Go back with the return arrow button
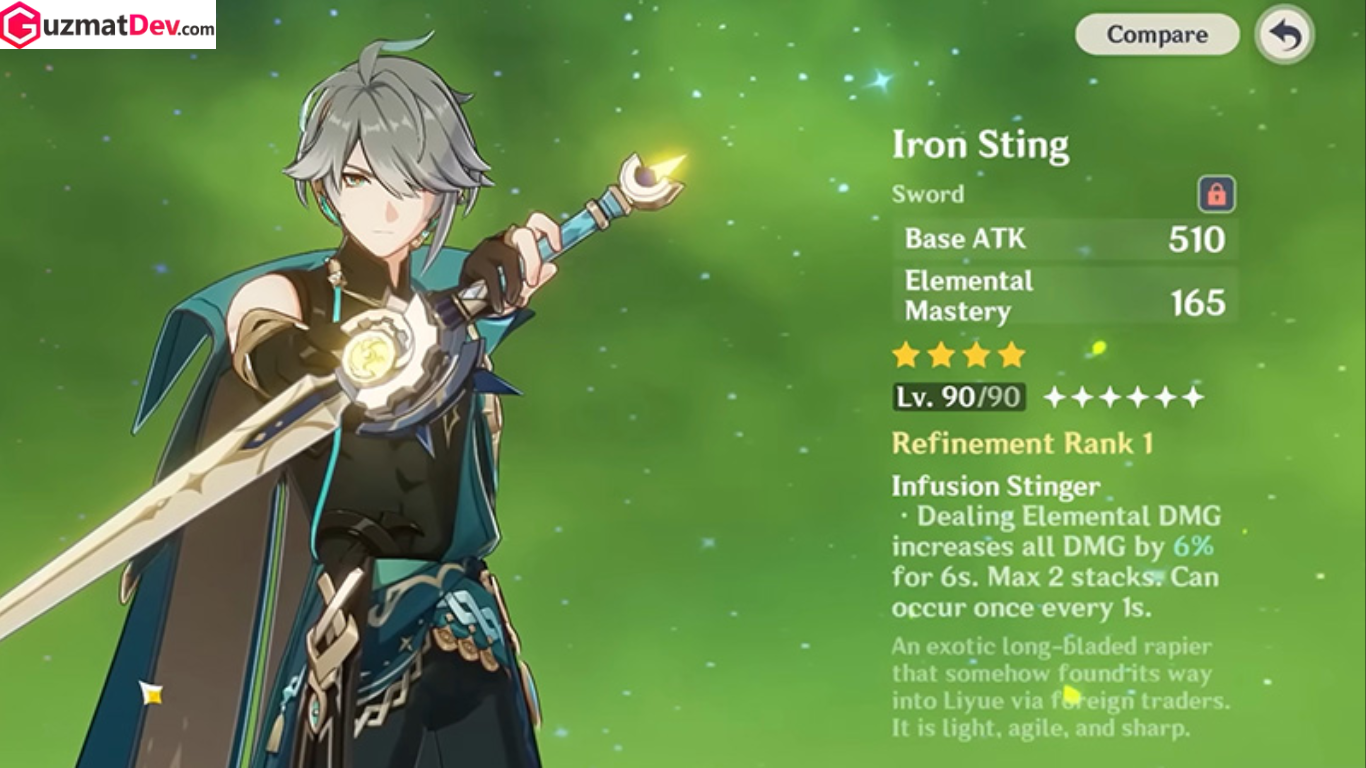Image resolution: width=1366 pixels, height=768 pixels. 1285,35
